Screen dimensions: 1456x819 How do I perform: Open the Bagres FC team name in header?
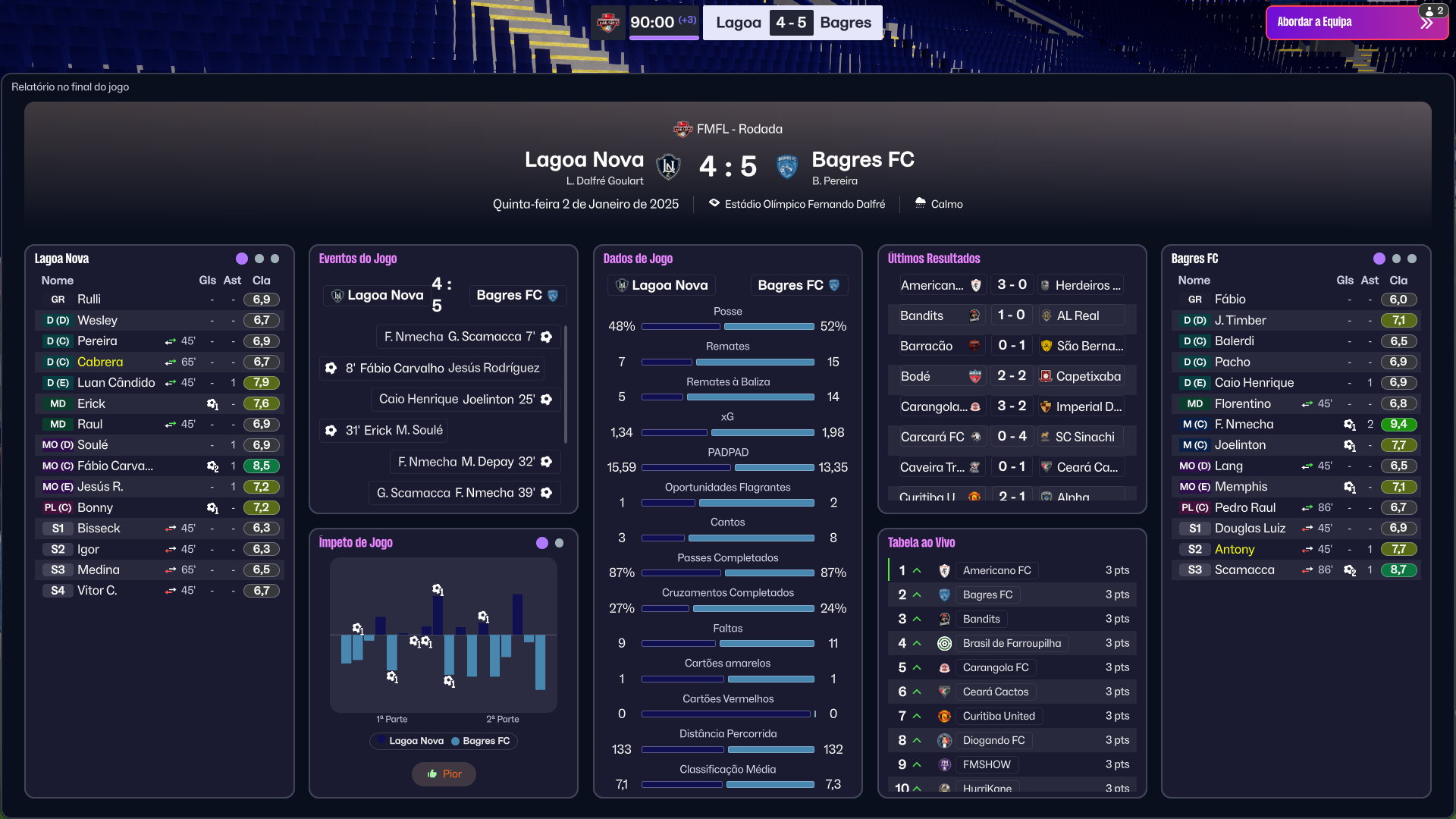coord(863,160)
